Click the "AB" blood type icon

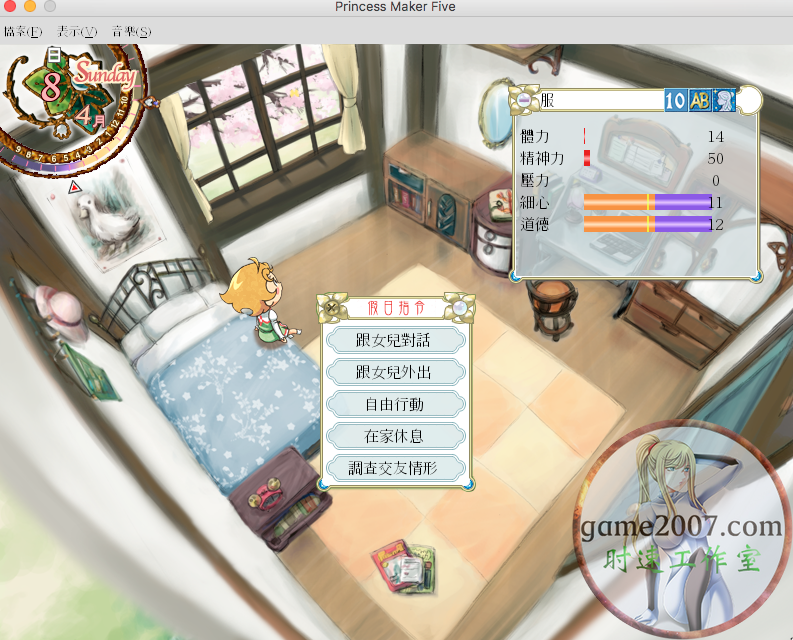tap(700, 100)
